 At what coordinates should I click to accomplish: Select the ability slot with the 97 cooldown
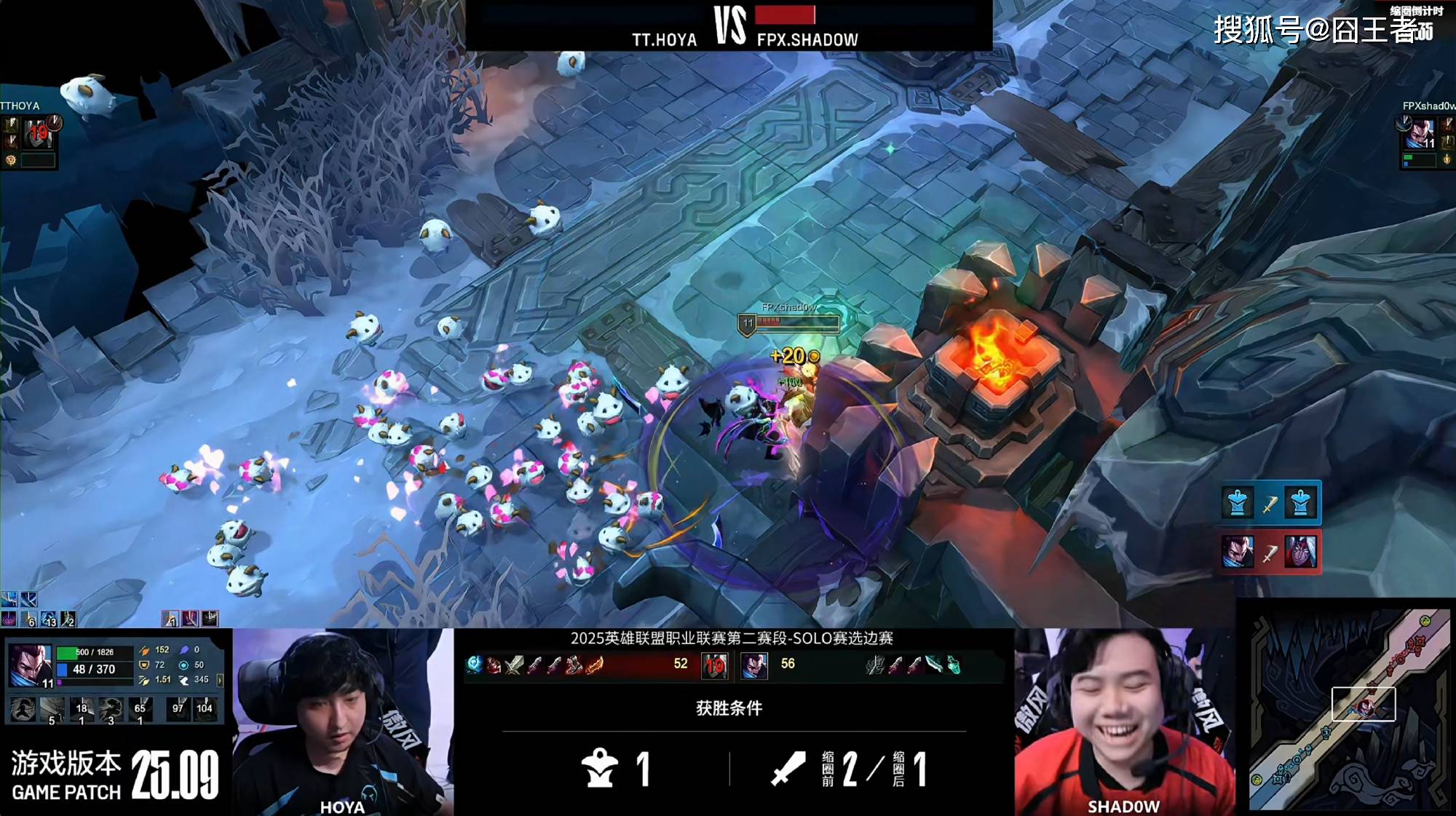(x=178, y=708)
